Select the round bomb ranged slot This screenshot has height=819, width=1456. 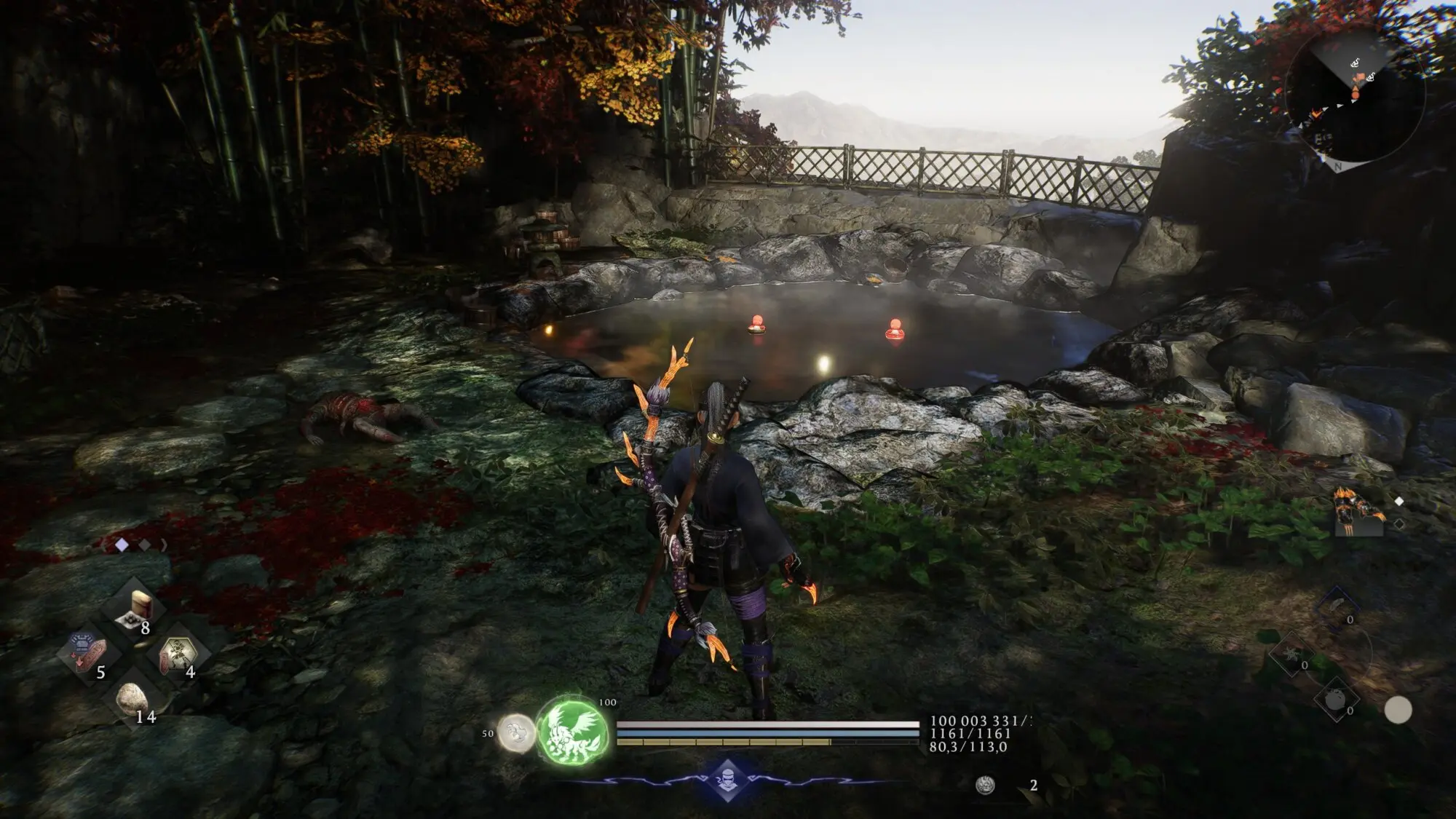(x=1335, y=700)
